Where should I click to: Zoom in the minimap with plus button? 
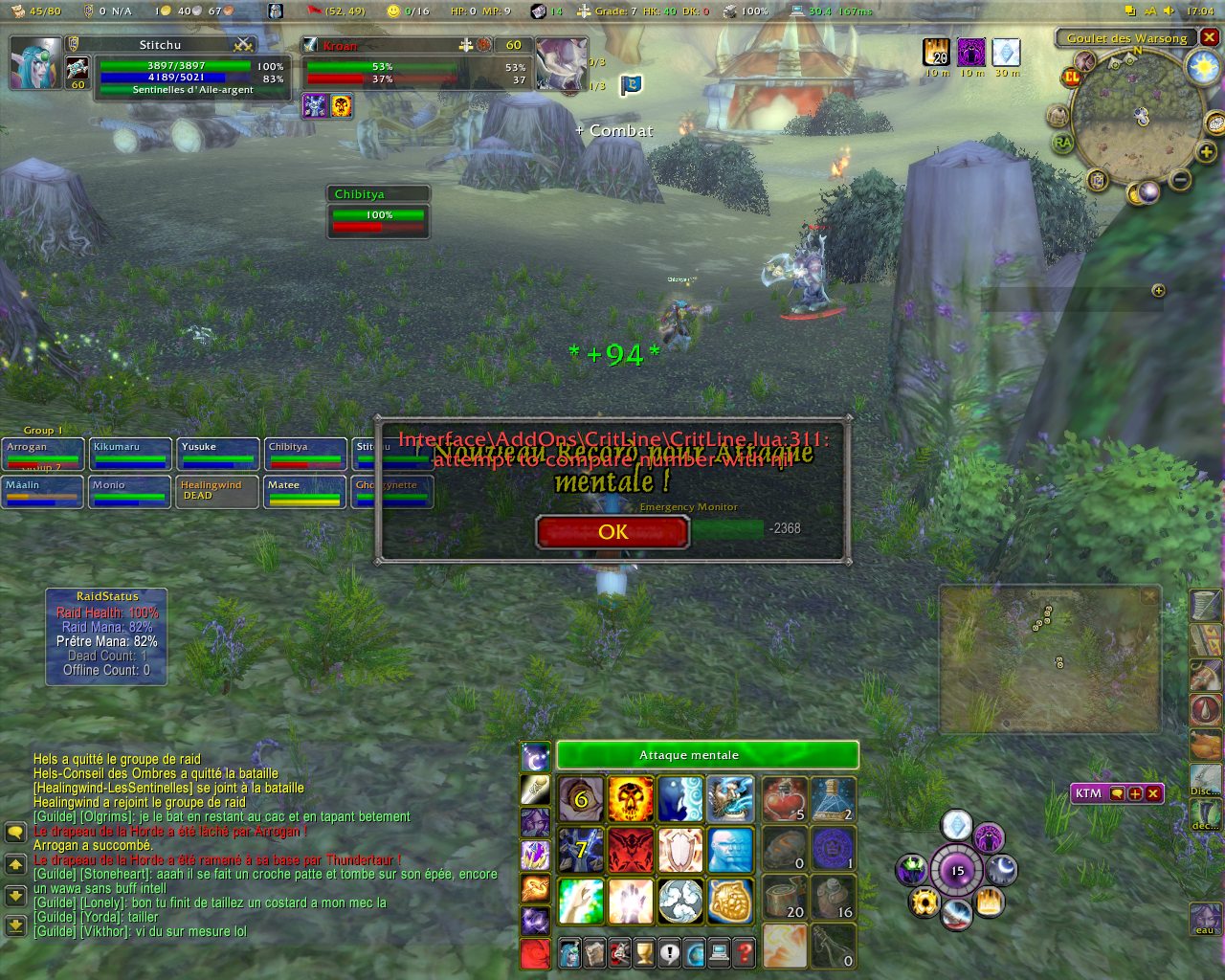(1206, 152)
